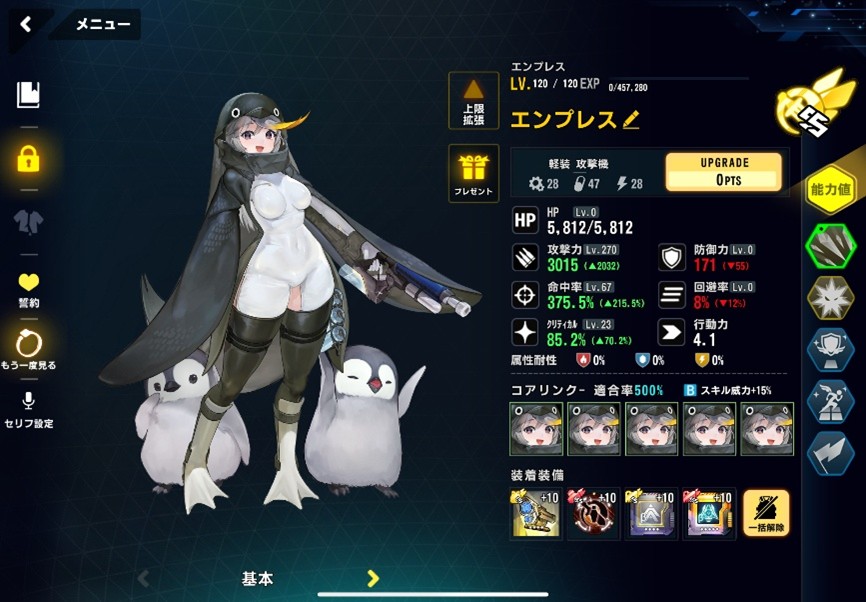Open the book archive icon

pos(28,95)
